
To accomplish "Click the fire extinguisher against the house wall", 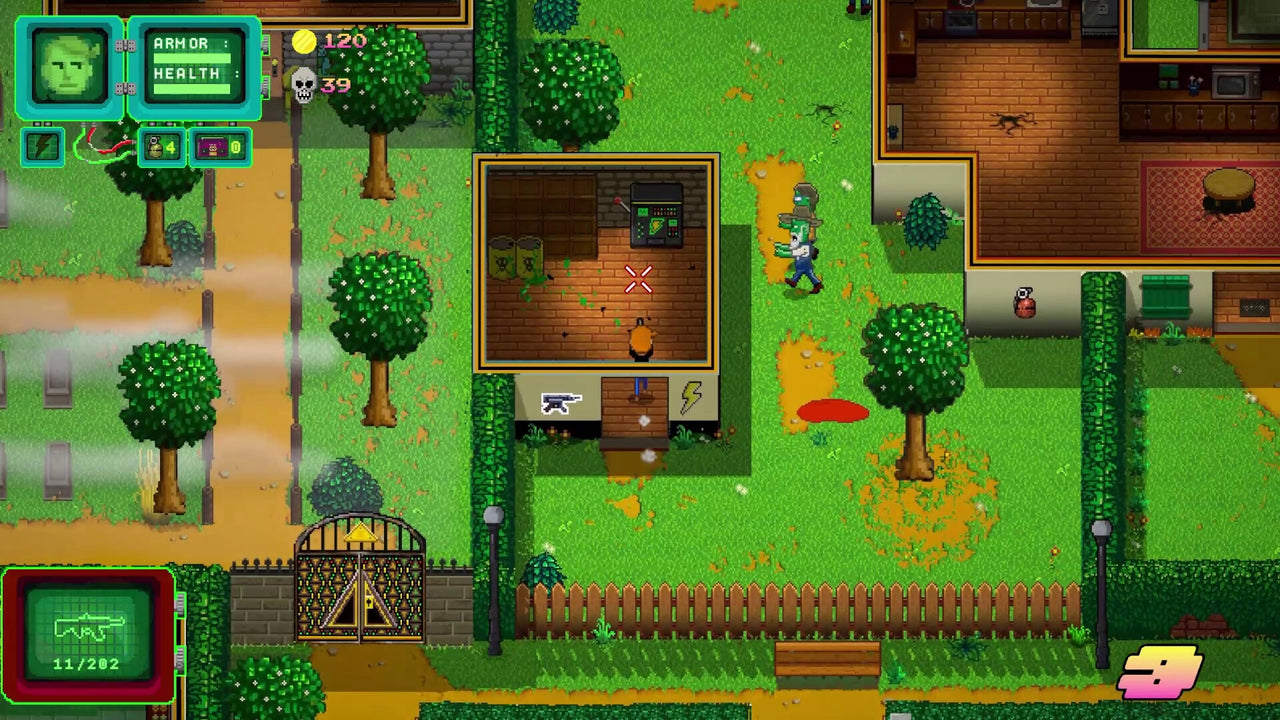I will point(1024,303).
